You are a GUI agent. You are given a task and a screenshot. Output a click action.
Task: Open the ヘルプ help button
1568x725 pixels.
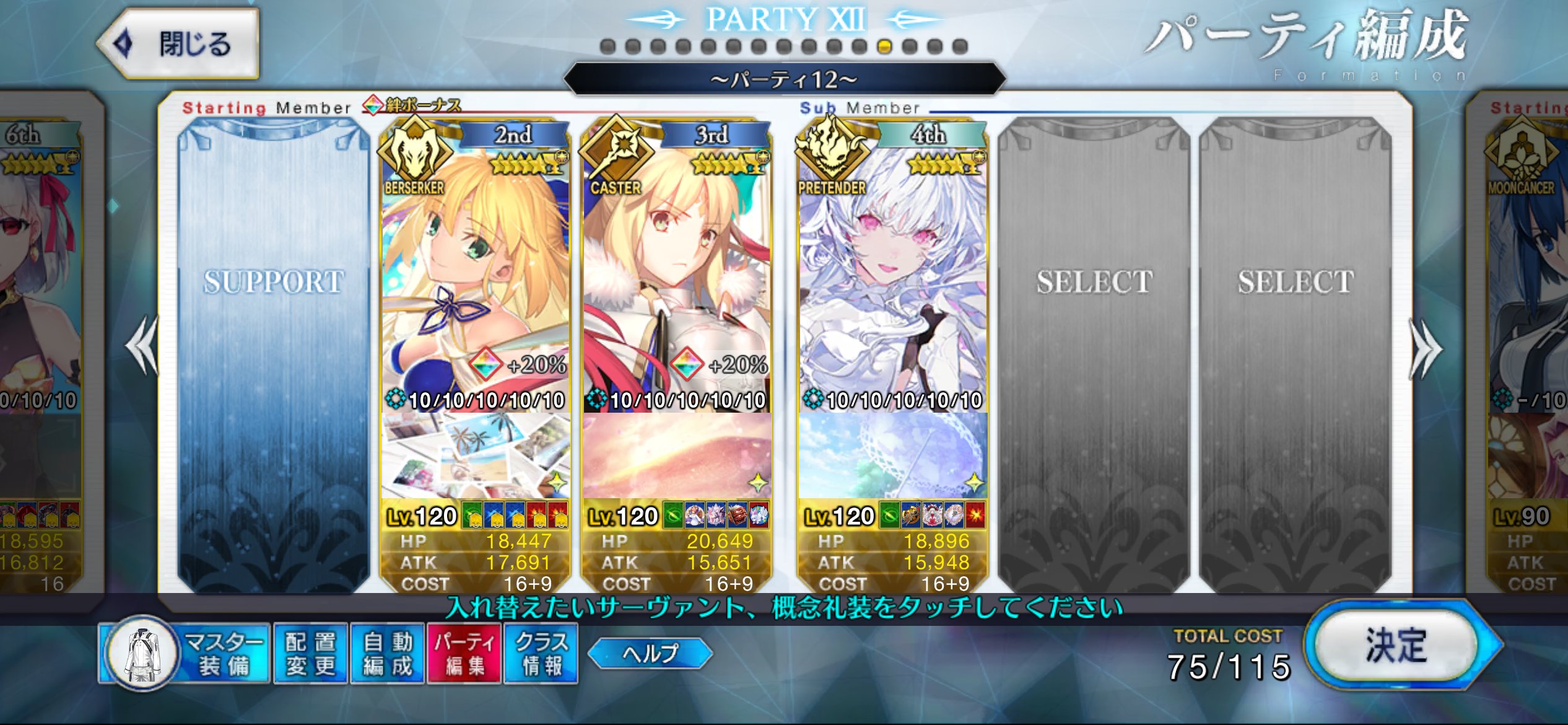[x=650, y=653]
